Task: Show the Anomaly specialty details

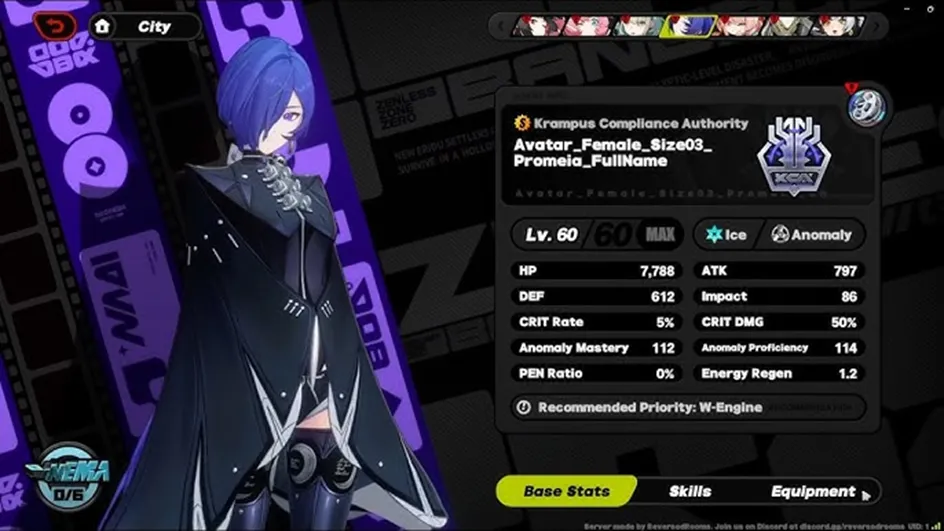Action: tap(811, 235)
